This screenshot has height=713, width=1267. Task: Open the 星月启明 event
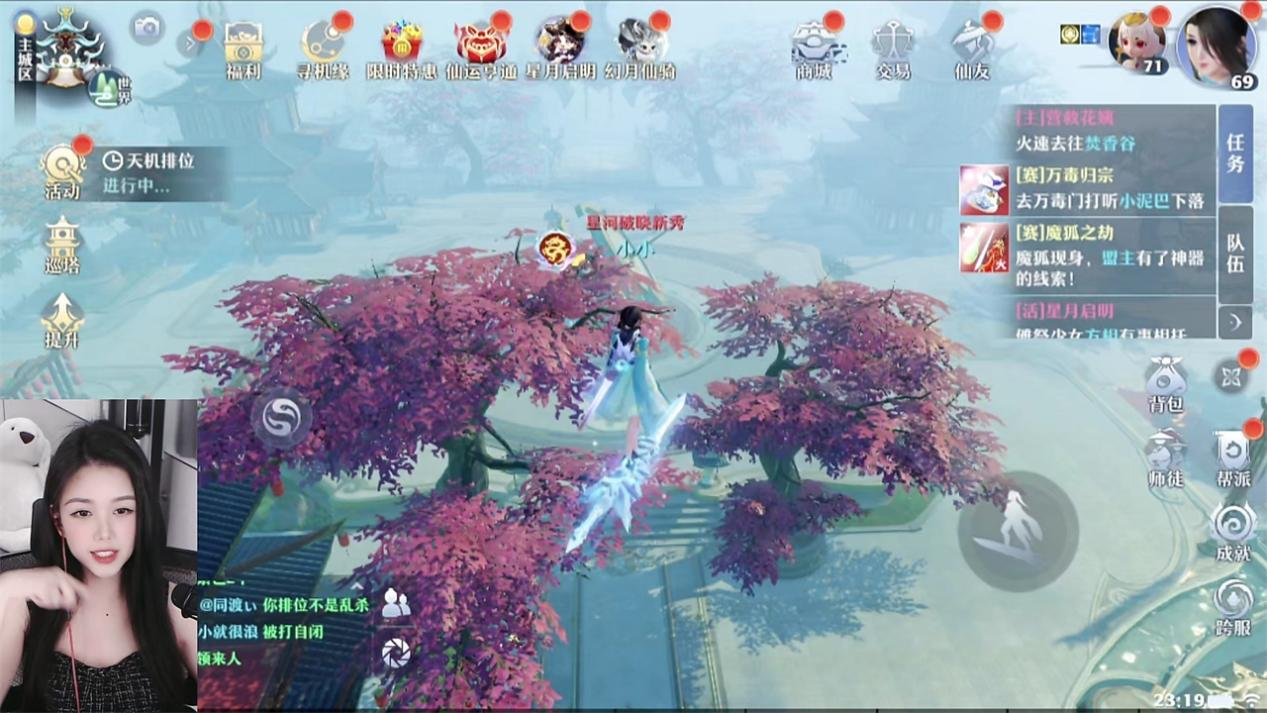[560, 48]
